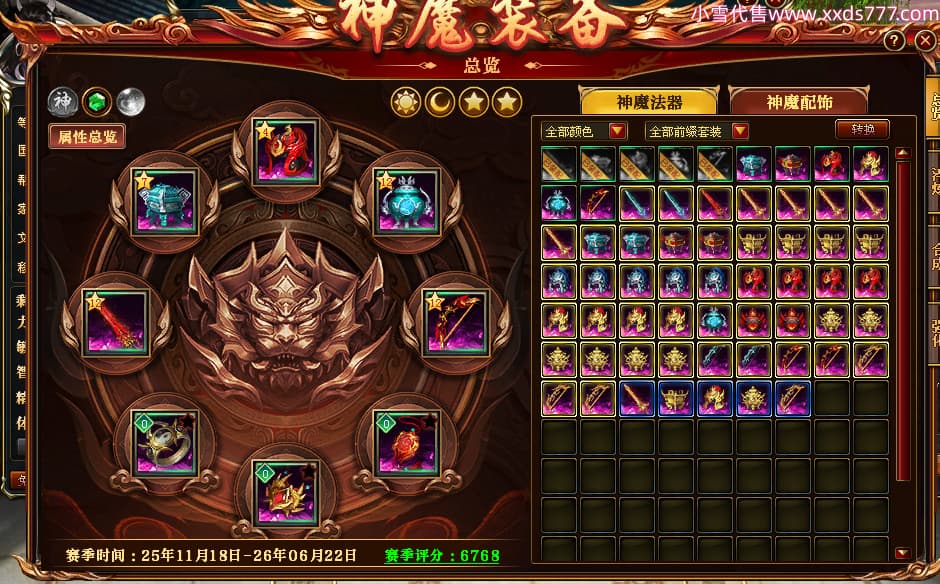This screenshot has height=584, width=940.
Task: Select the green gem round icon
Action: pyautogui.click(x=96, y=101)
